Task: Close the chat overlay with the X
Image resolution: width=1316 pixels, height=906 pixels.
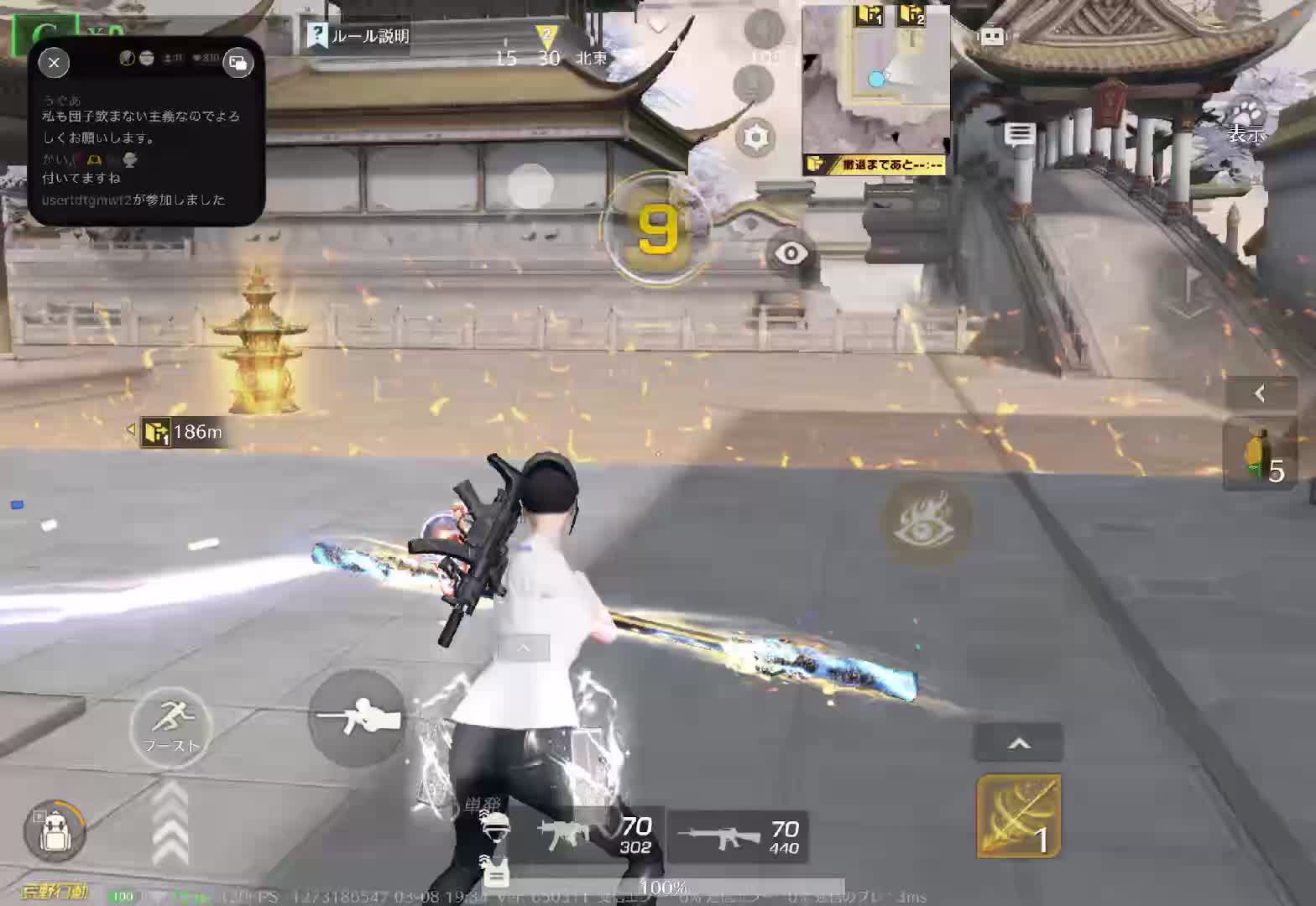Action: click(54, 62)
